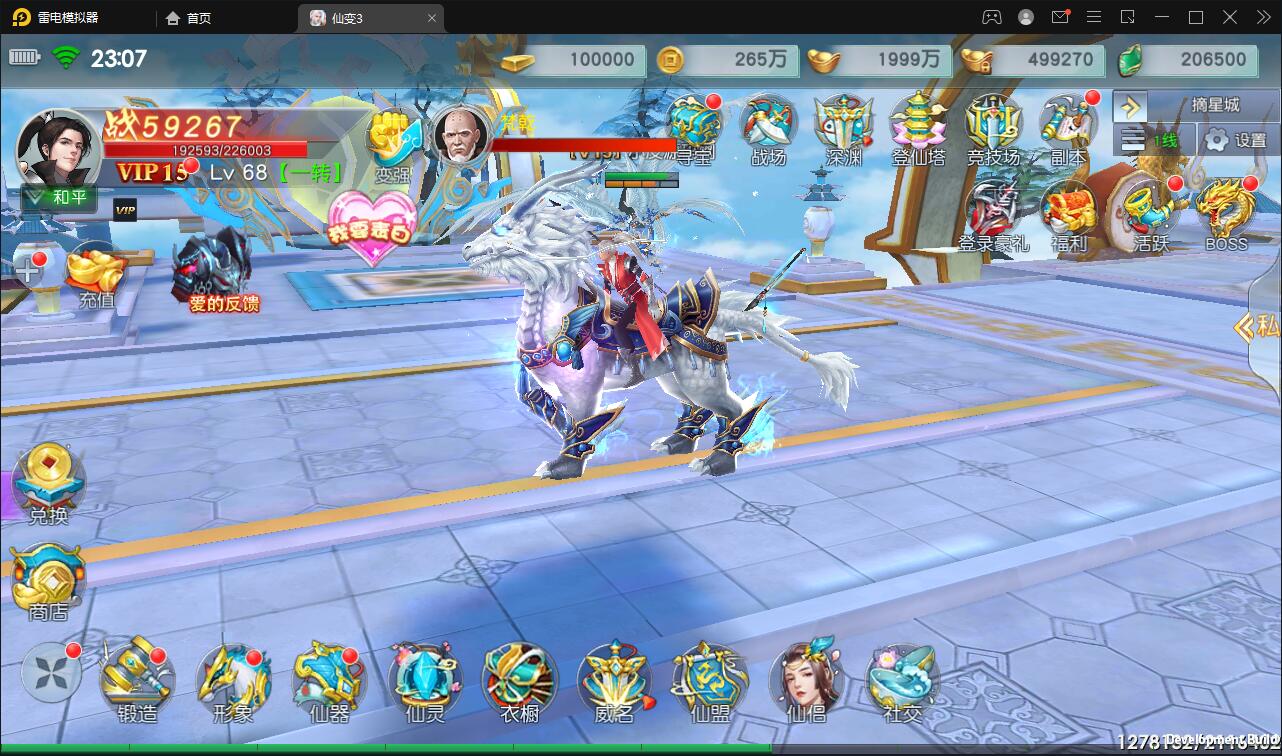Open the 锻造 forging menu
The image size is (1282, 756).
[x=137, y=682]
